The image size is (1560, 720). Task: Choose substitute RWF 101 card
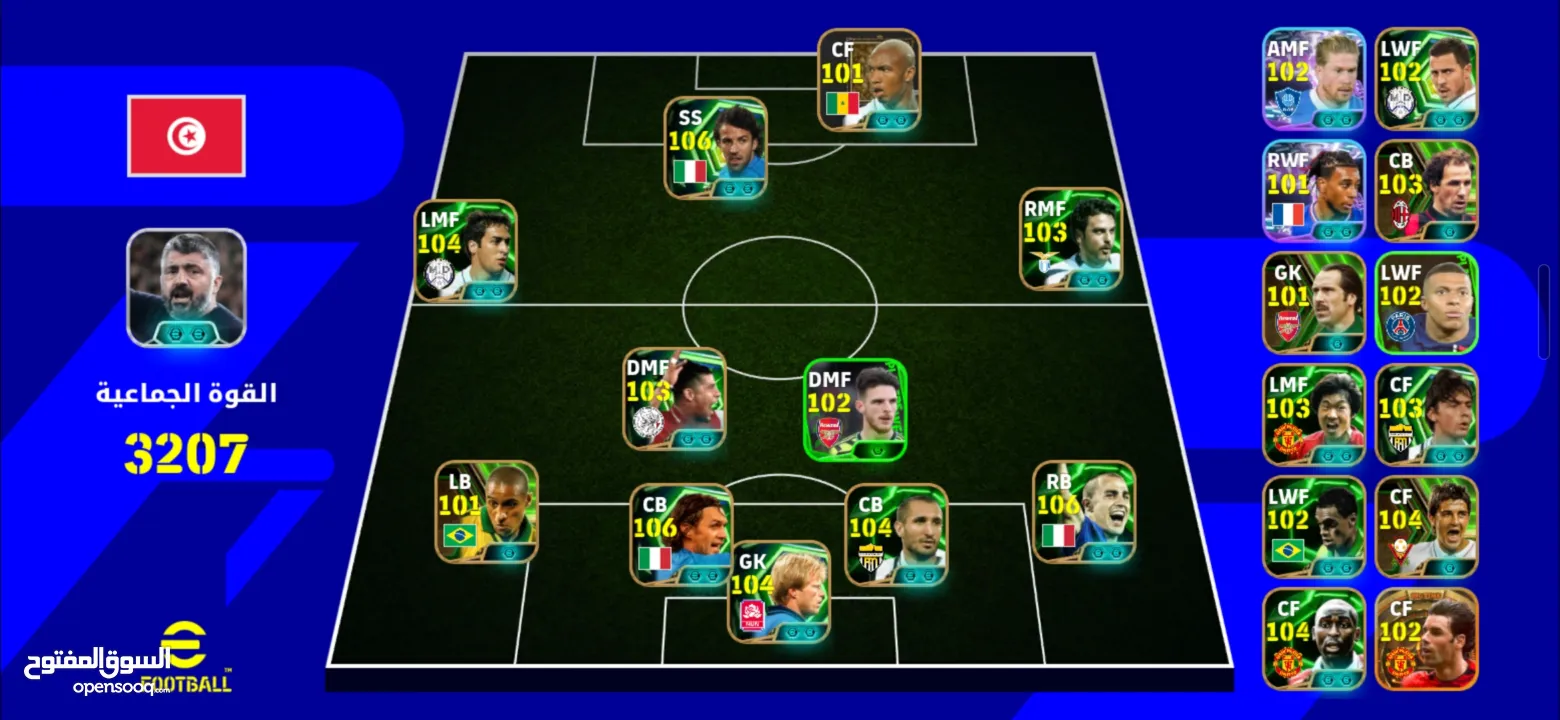pyautogui.click(x=1313, y=191)
